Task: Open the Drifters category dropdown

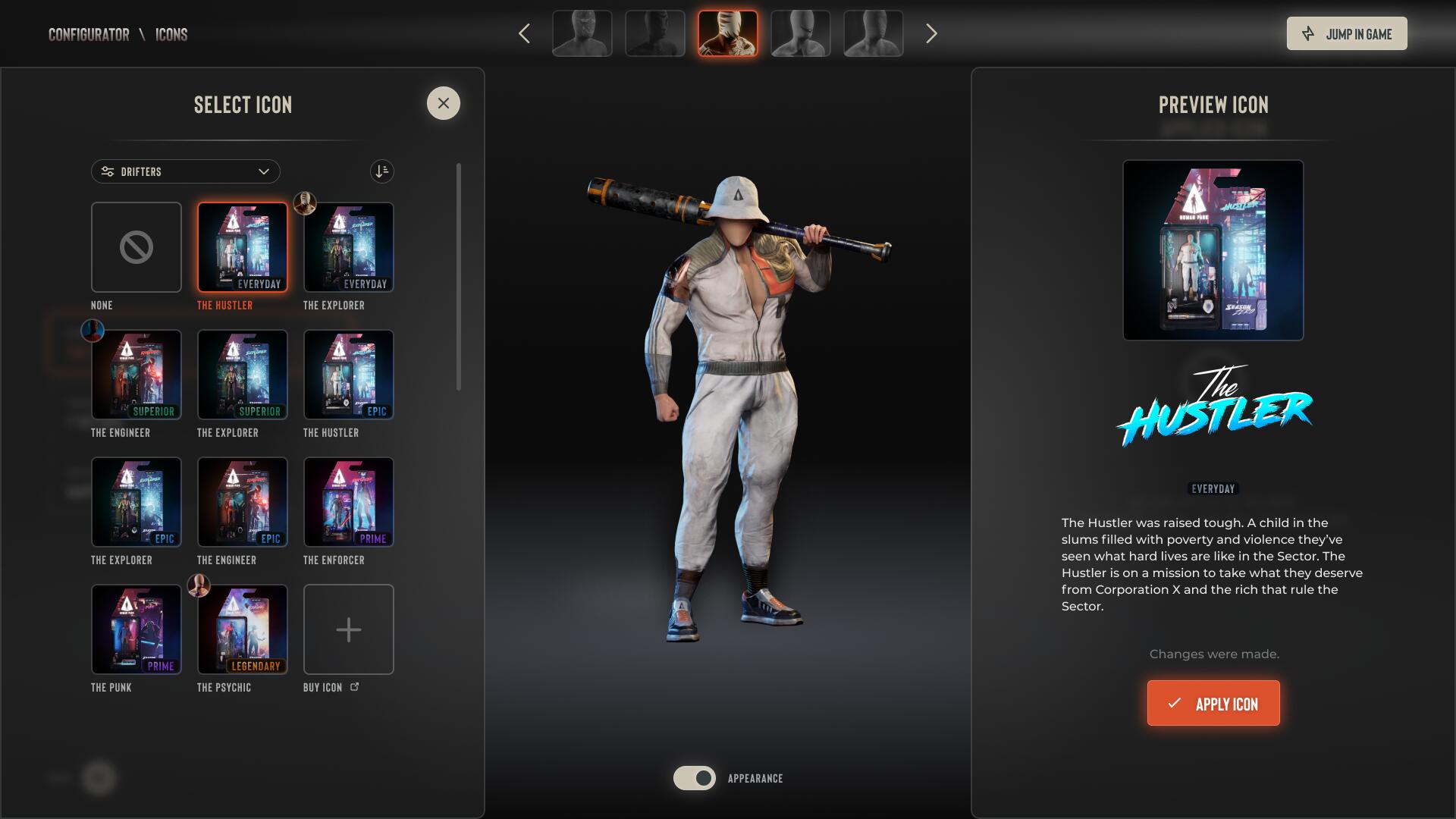Action: [x=186, y=171]
